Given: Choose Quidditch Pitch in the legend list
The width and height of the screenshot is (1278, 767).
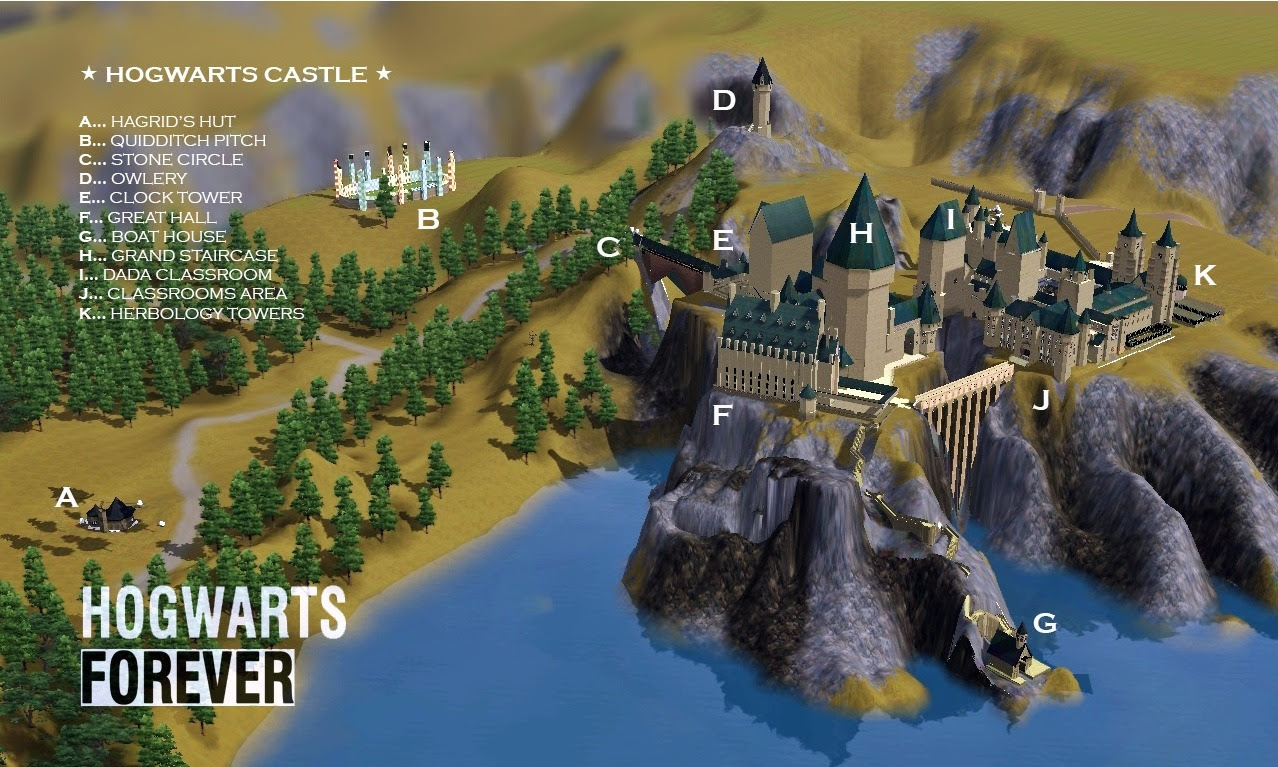Looking at the screenshot, I should click(173, 141).
